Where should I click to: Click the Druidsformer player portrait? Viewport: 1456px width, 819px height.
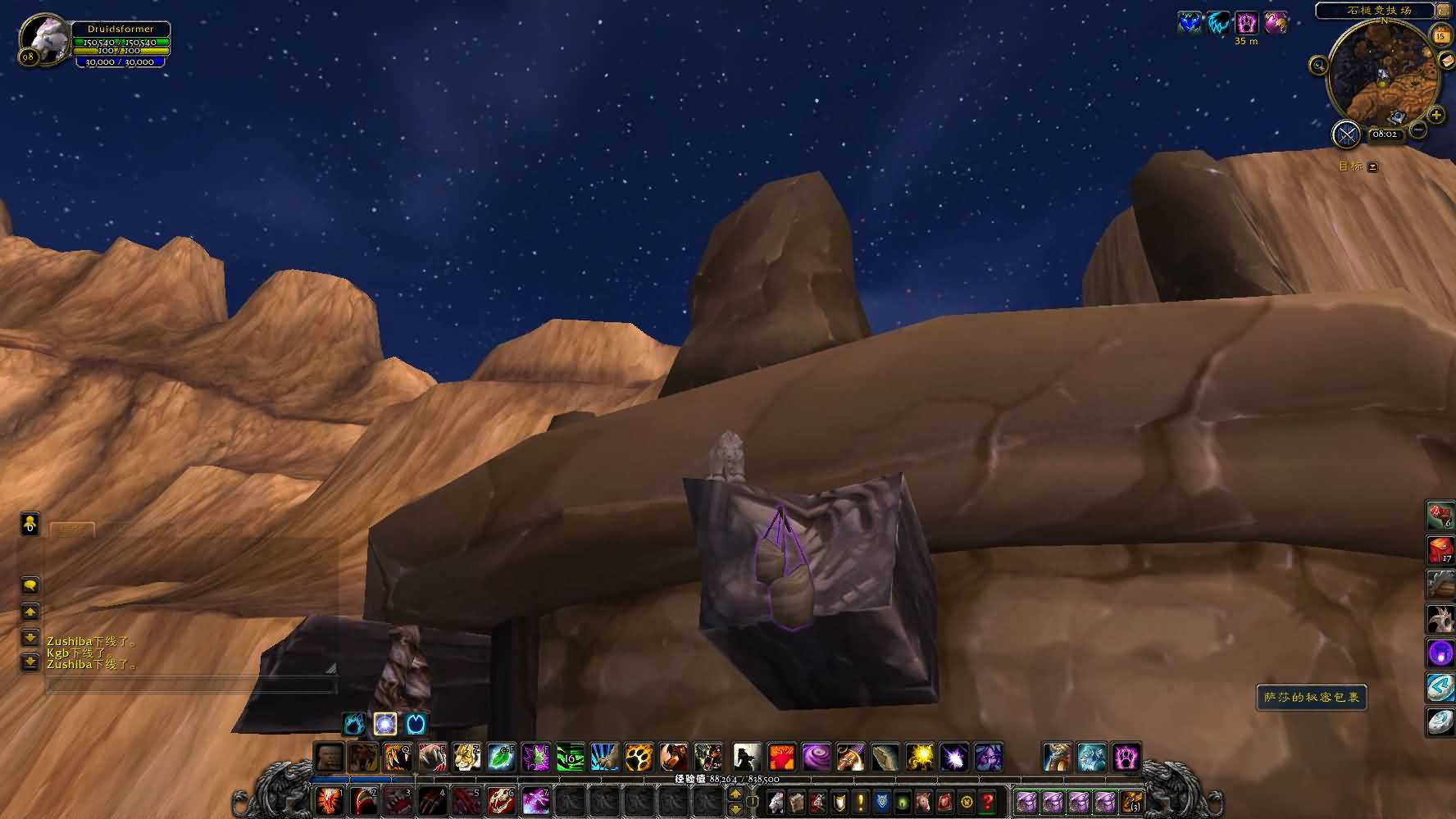click(44, 39)
